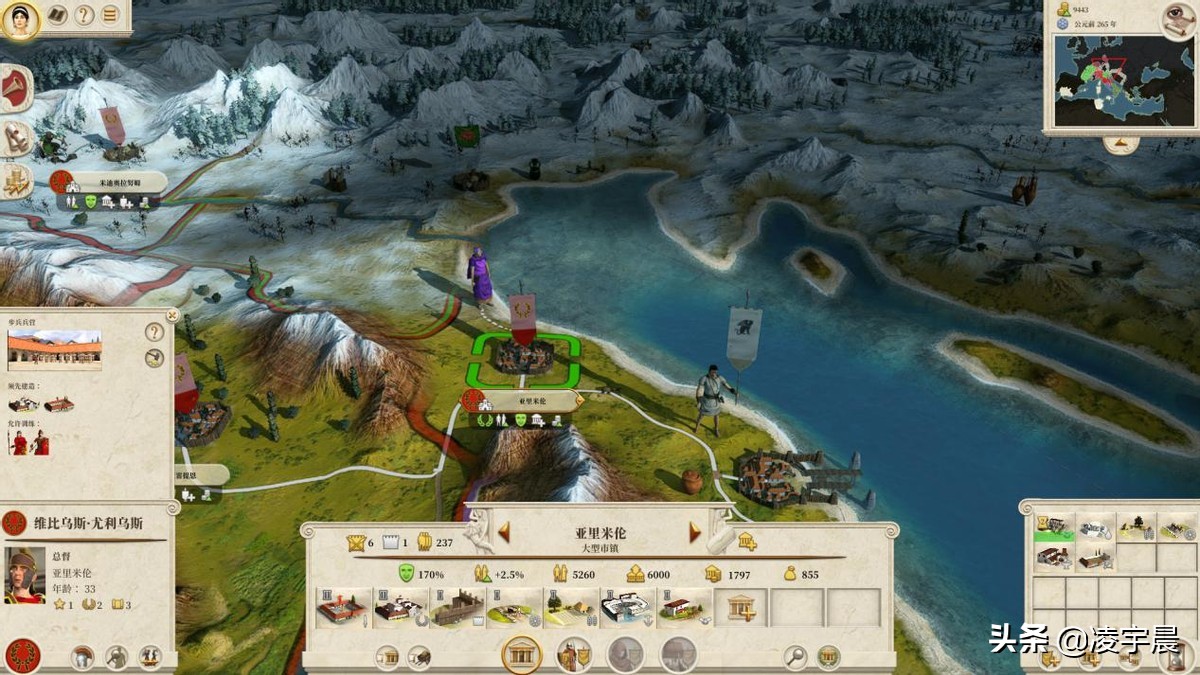The width and height of the screenshot is (1200, 675).
Task: Select the wooden wall building slot
Action: tap(457, 607)
